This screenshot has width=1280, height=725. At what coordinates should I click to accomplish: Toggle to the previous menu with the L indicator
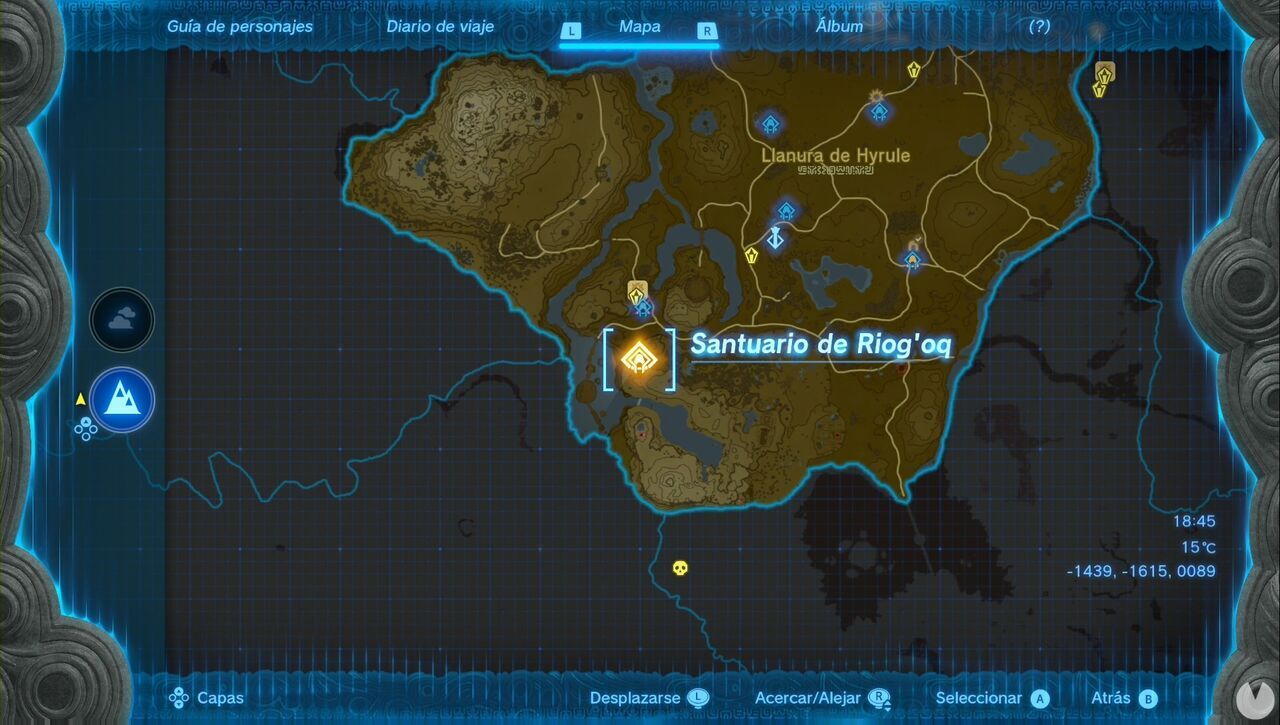click(571, 31)
